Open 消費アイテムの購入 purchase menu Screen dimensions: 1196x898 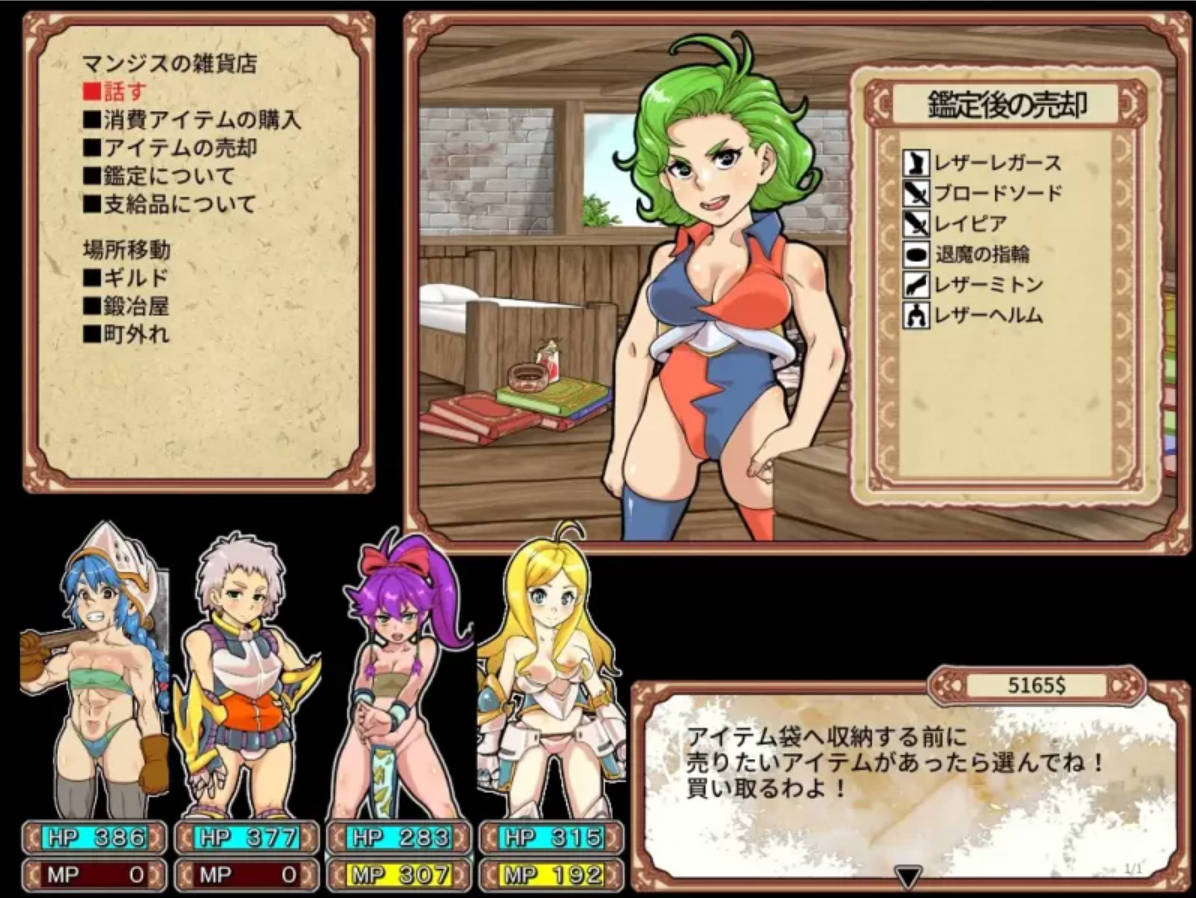click(190, 120)
